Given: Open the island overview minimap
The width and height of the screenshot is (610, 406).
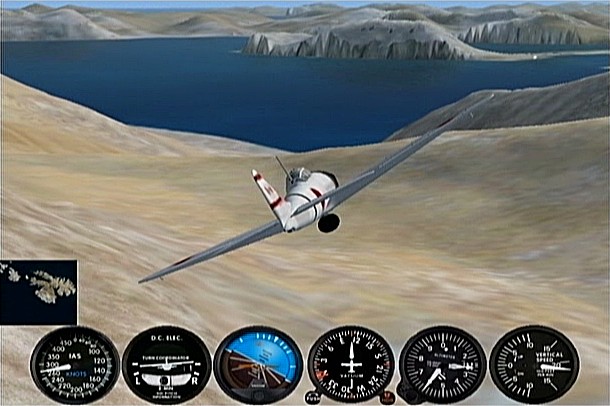Looking at the screenshot, I should click(x=39, y=292).
